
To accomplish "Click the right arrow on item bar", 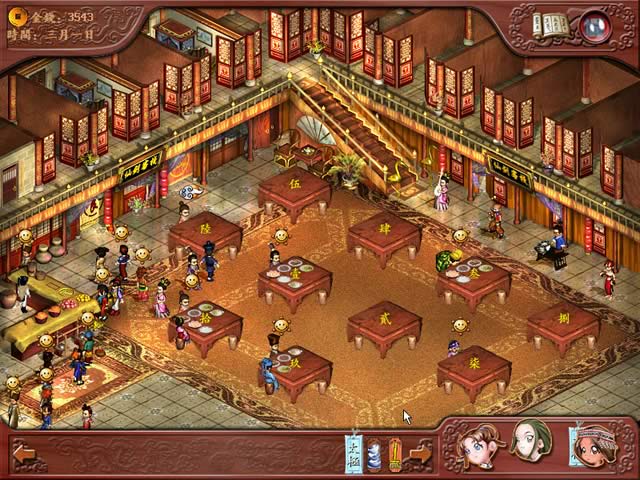I will [421, 454].
